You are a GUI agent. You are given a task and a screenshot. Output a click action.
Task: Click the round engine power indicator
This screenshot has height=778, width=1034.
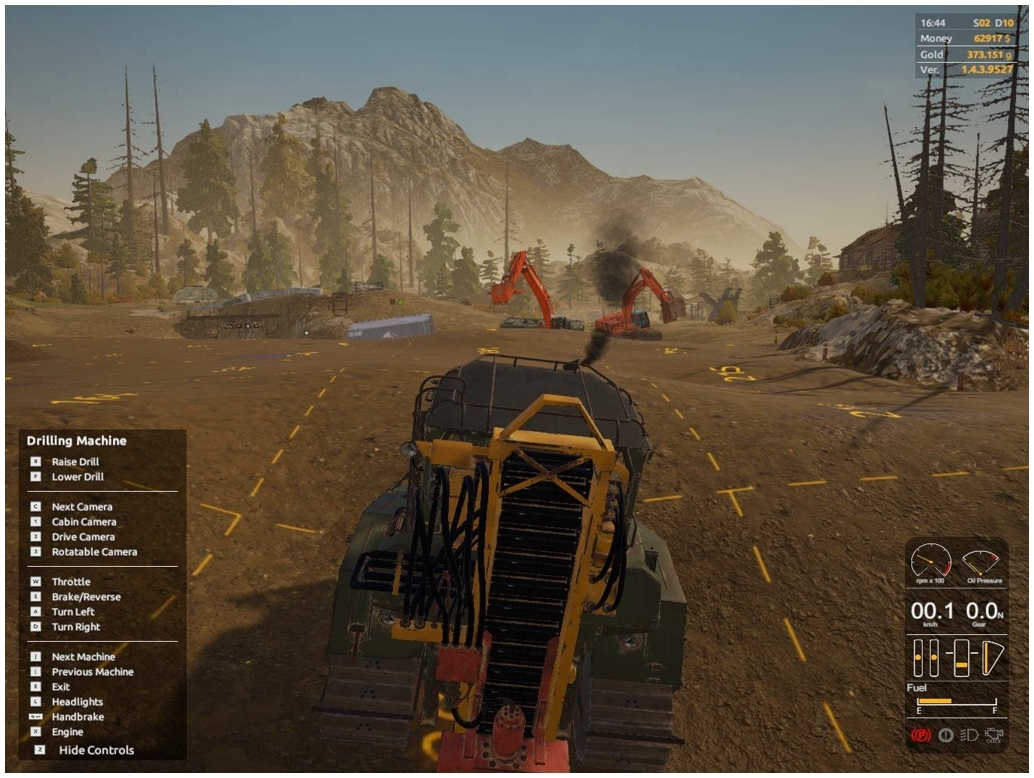[x=946, y=735]
